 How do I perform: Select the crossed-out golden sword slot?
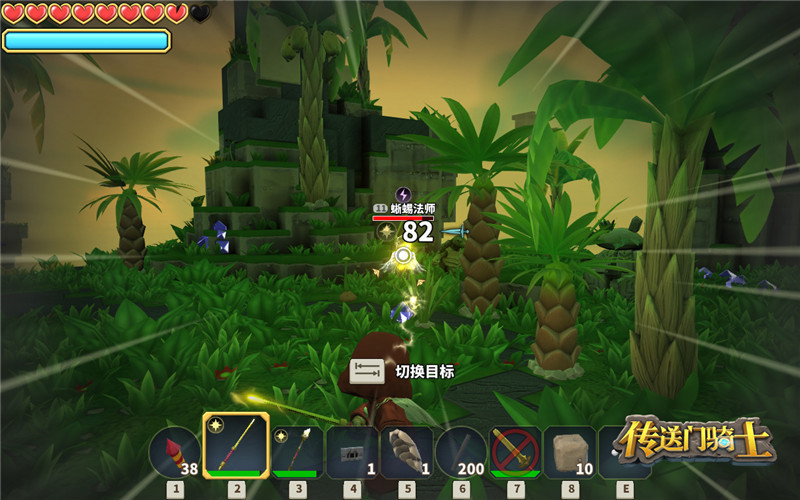(x=515, y=452)
